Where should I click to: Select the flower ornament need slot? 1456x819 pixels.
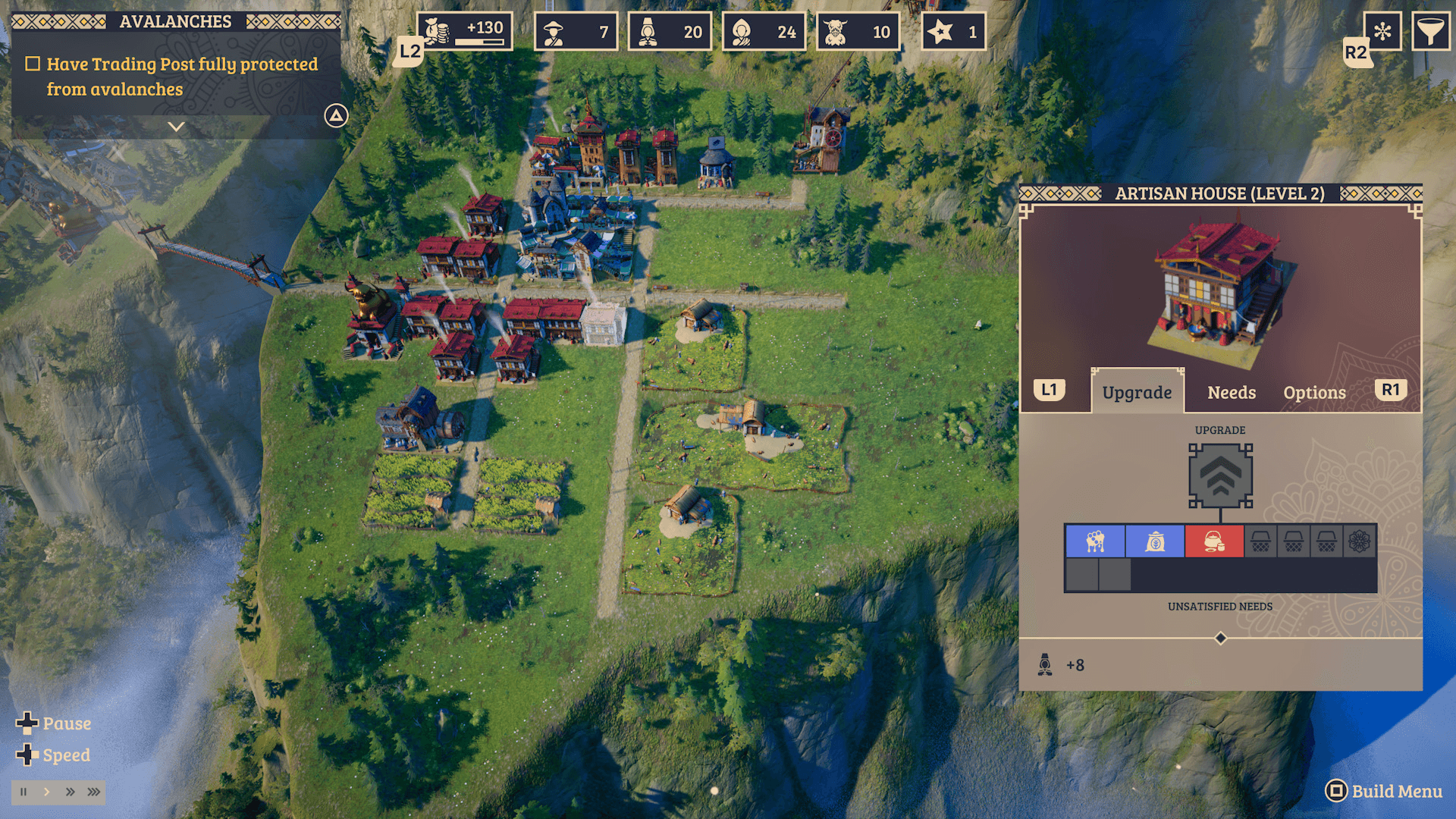(x=1359, y=541)
